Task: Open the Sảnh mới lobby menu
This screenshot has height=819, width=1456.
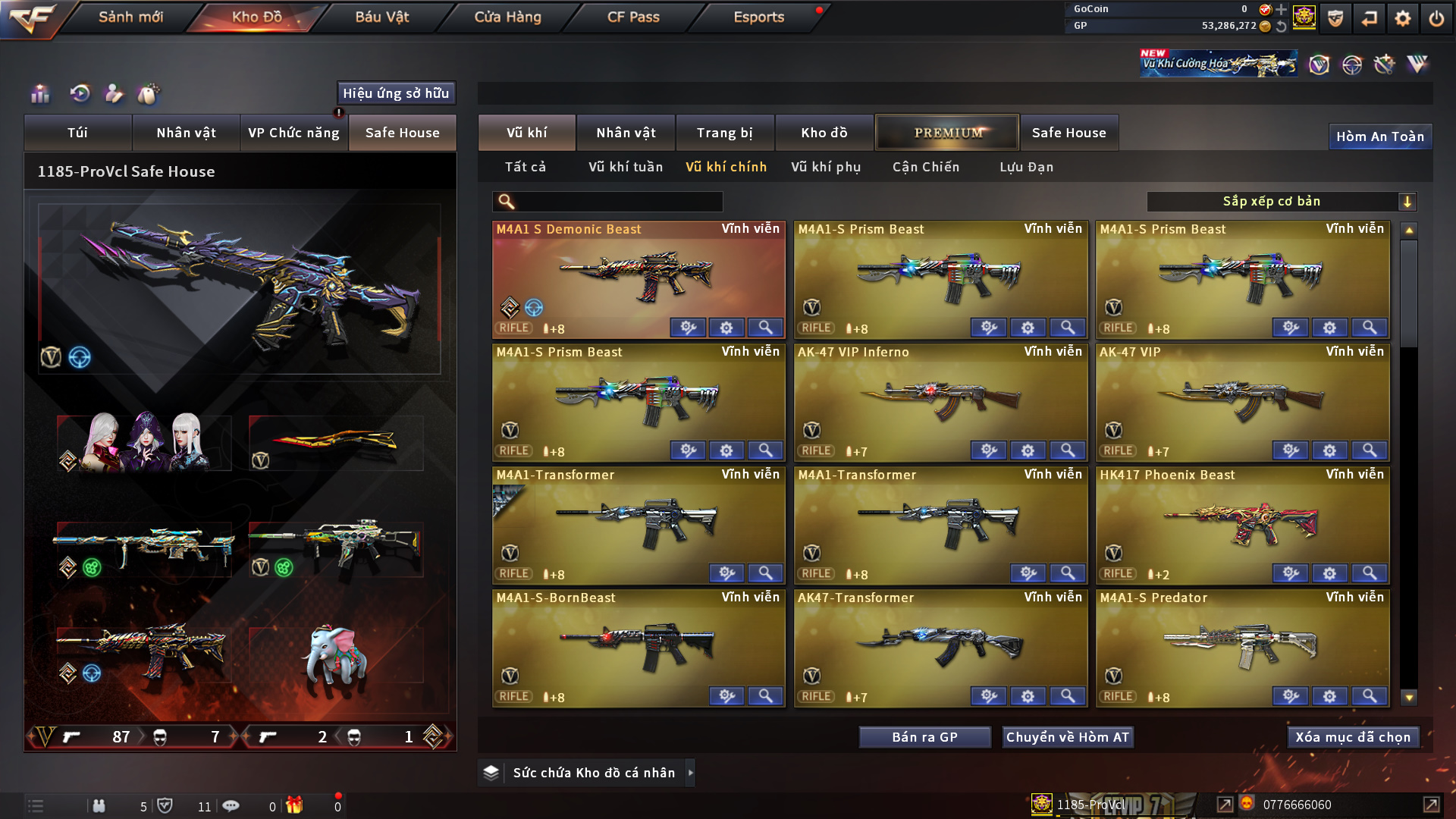Action: (130, 17)
